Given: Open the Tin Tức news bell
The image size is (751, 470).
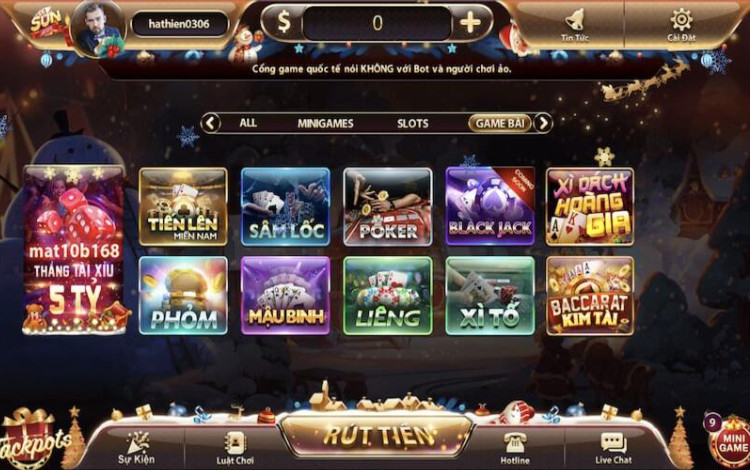Looking at the screenshot, I should tap(575, 24).
